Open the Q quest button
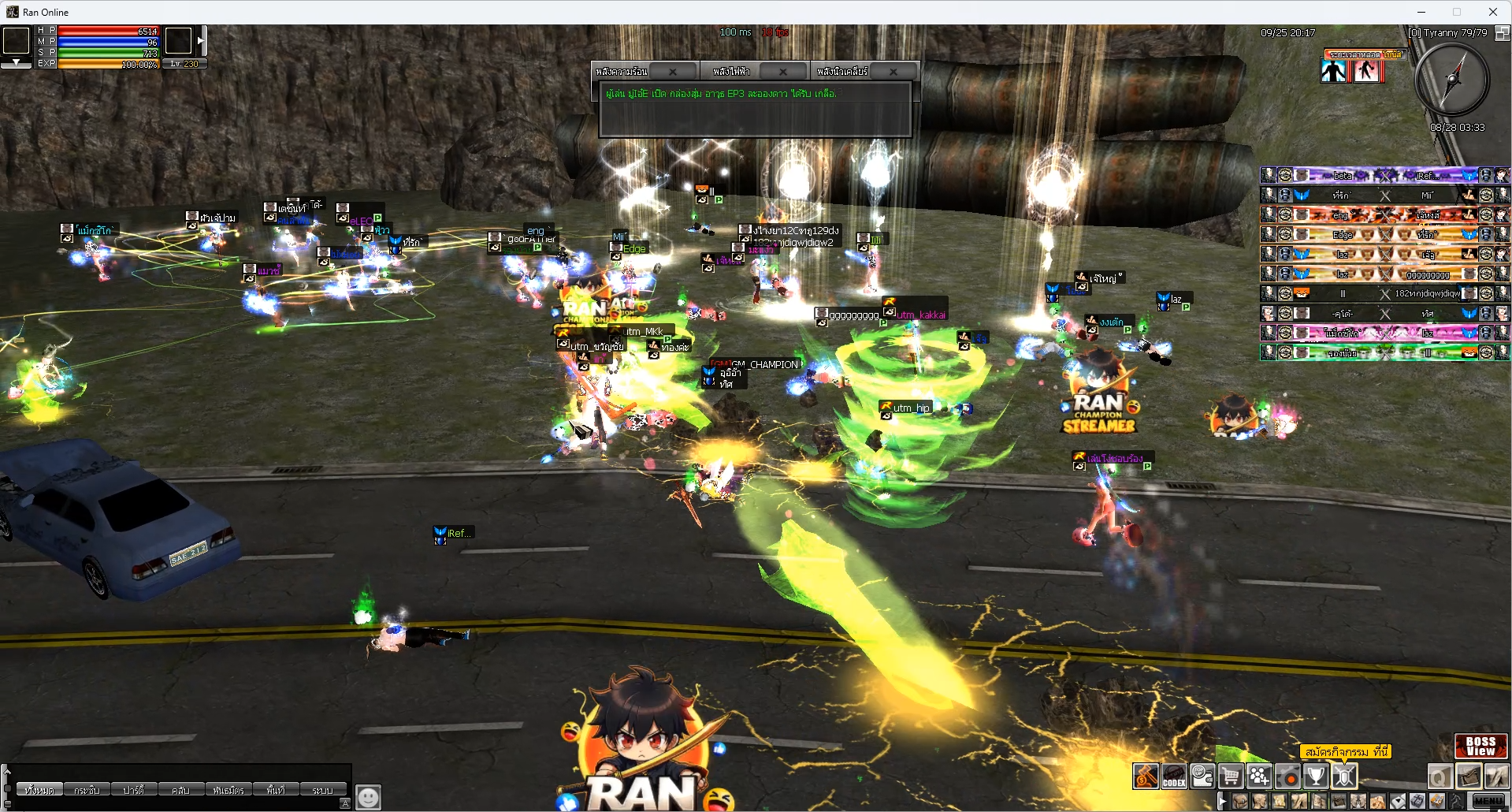Image resolution: width=1512 pixels, height=812 pixels. click(1440, 777)
